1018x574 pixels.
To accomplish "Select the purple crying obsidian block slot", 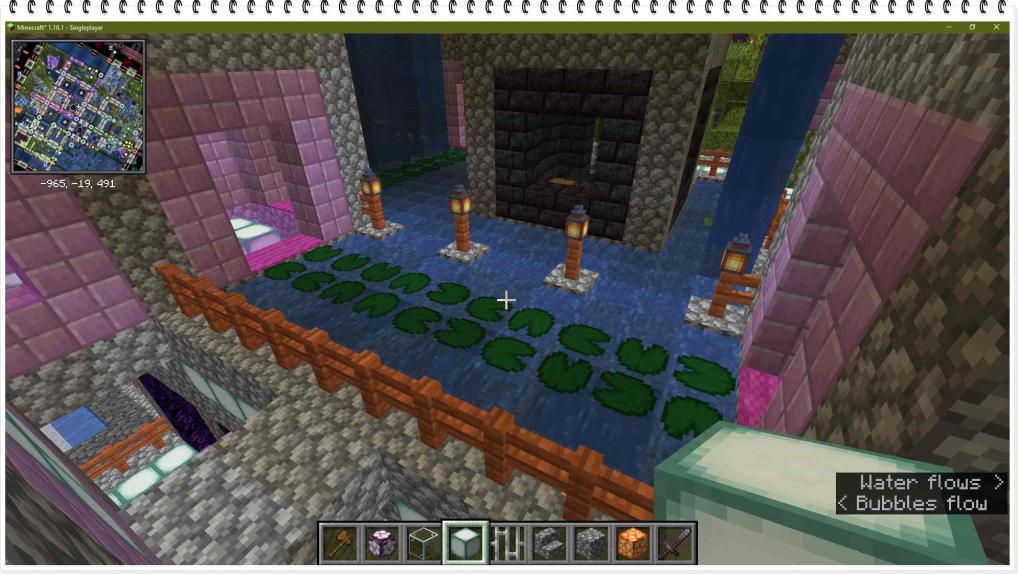I will tap(382, 543).
